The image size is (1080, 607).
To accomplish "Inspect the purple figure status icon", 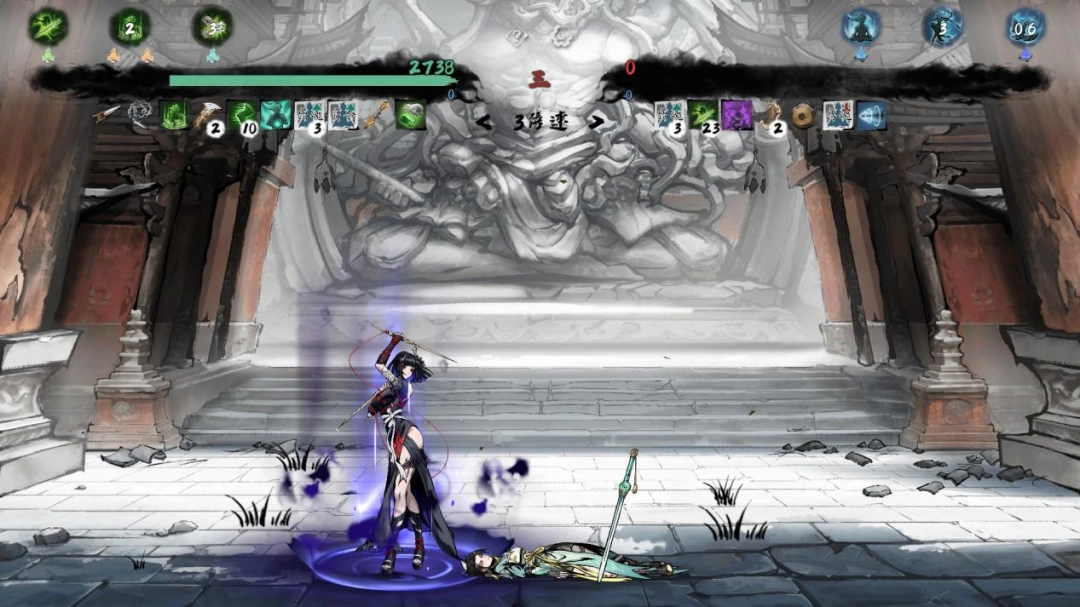I will coord(737,115).
